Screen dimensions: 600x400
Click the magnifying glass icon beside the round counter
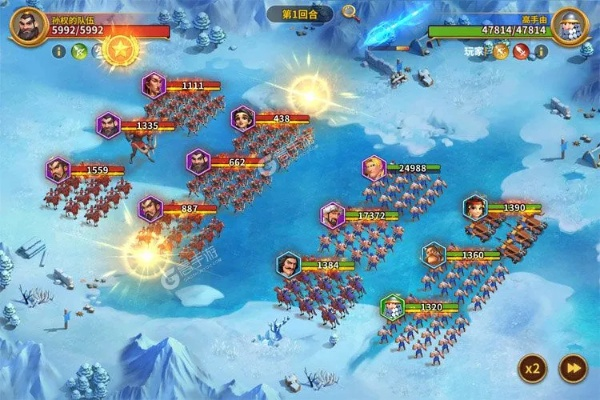coord(350,12)
